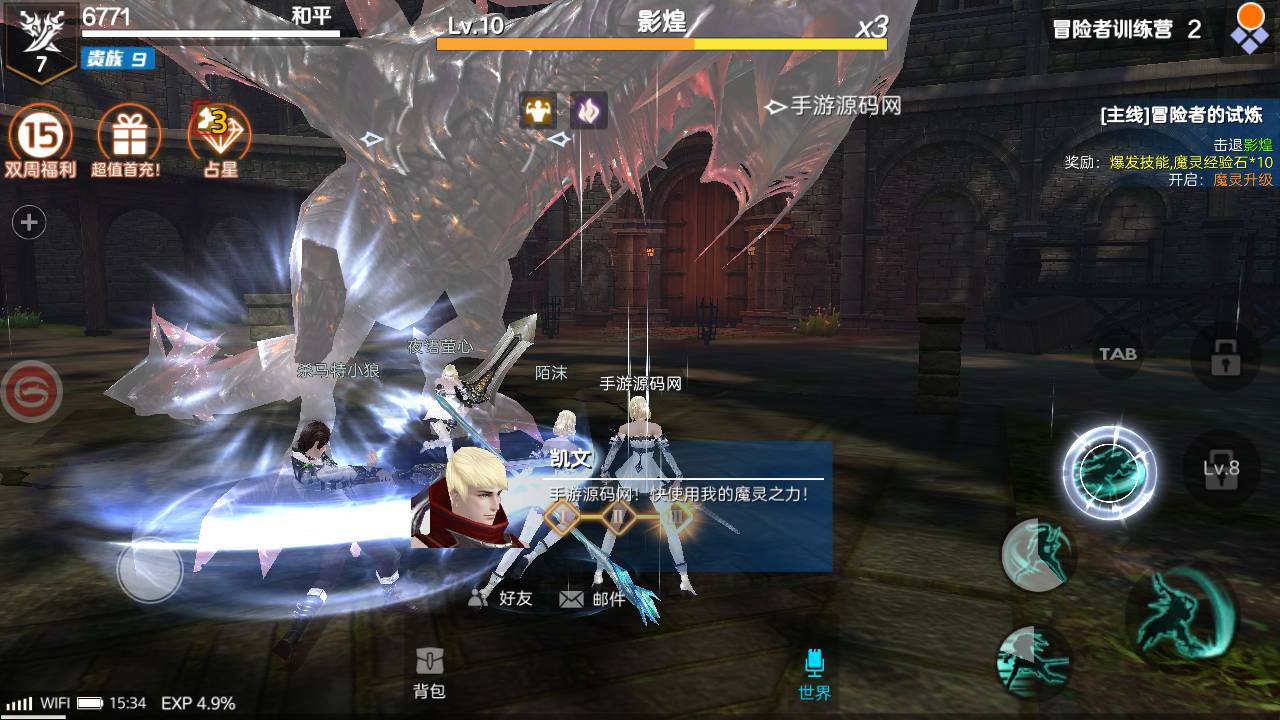Expand the hidden icons with the plus button

(30, 222)
